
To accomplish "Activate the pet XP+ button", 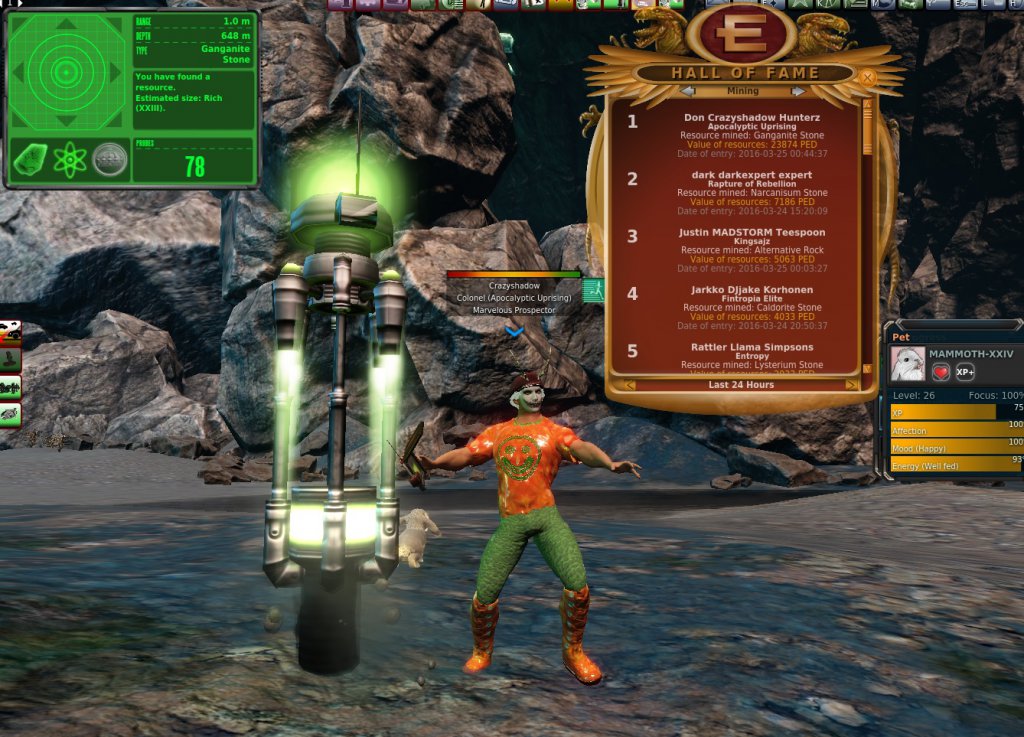I will click(x=965, y=371).
